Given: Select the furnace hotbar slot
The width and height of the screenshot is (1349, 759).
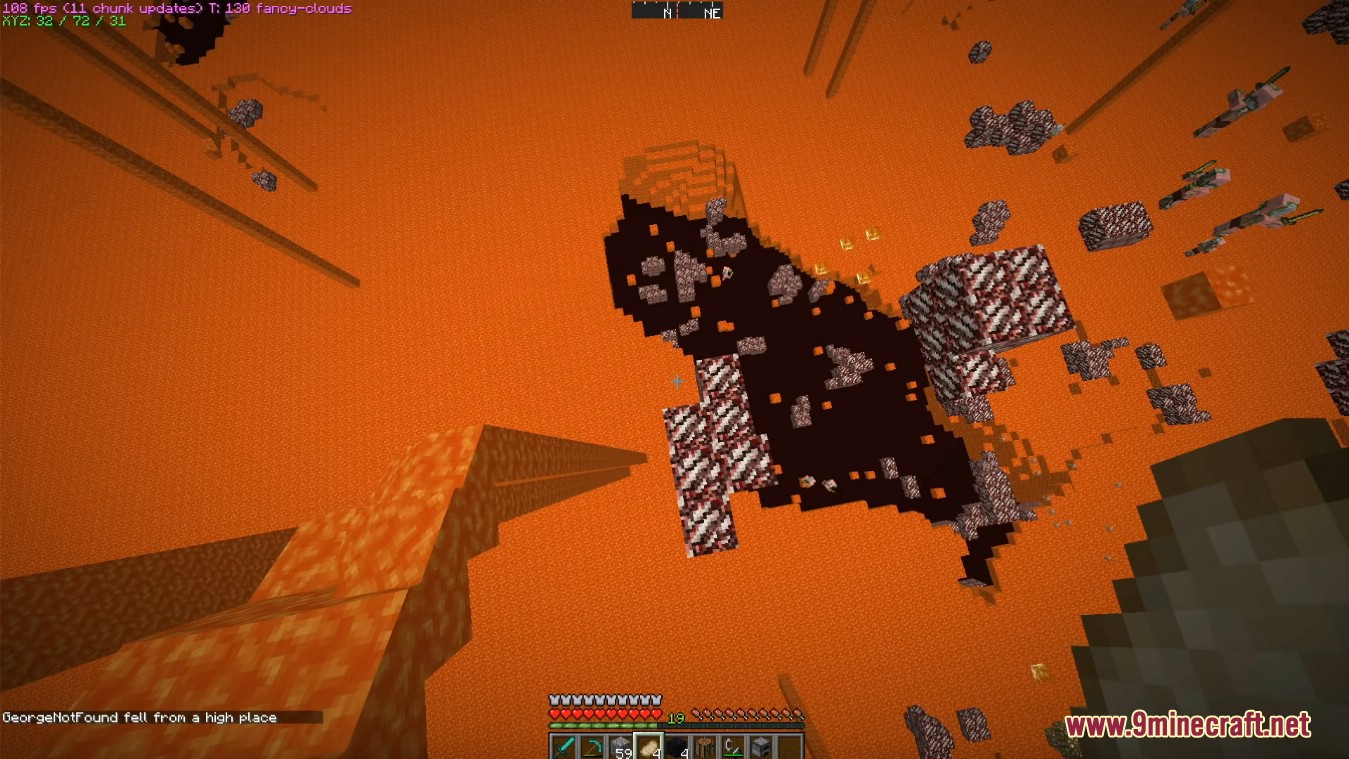Looking at the screenshot, I should (761, 747).
